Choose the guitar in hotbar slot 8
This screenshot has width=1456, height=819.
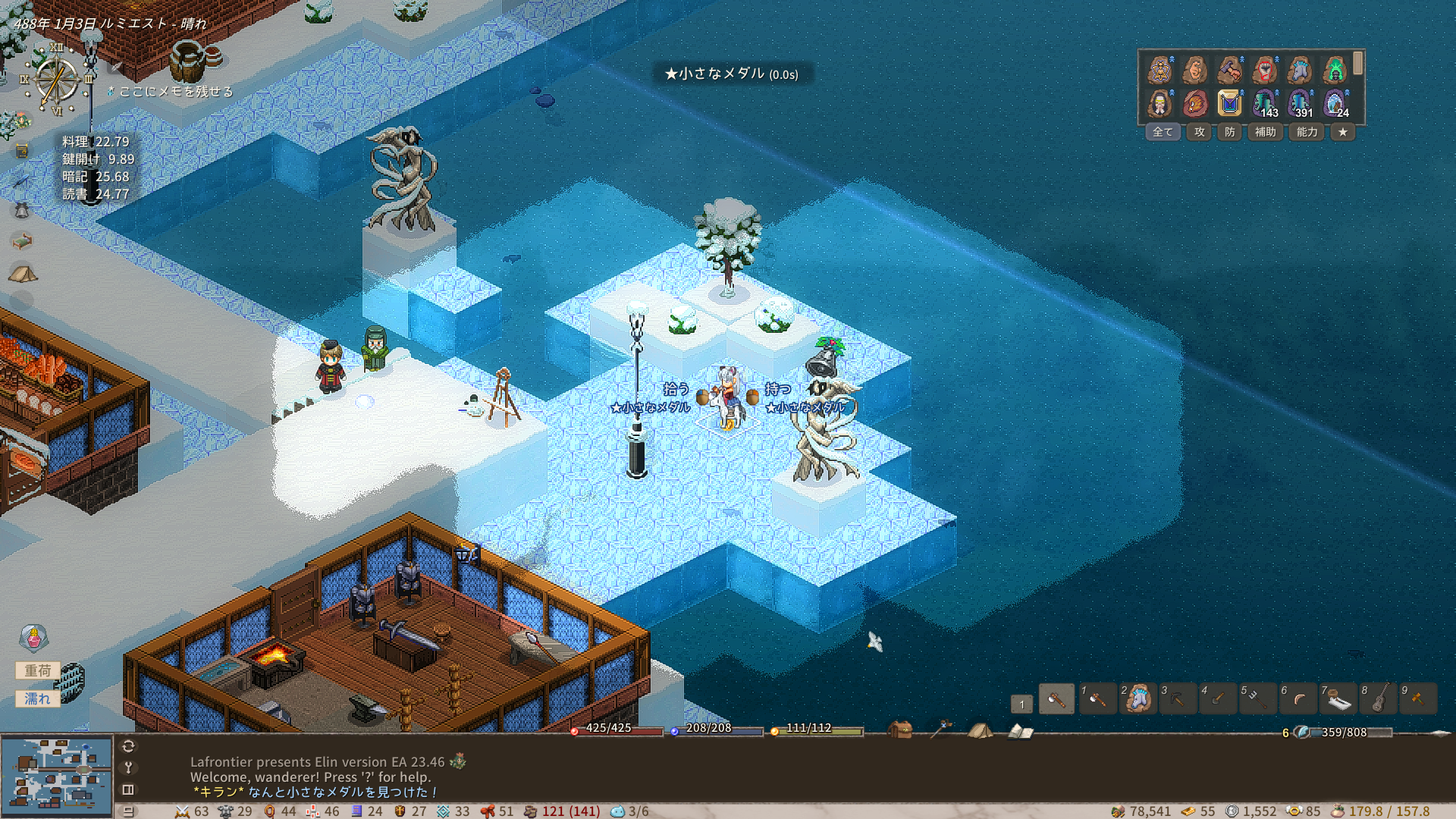[1379, 699]
